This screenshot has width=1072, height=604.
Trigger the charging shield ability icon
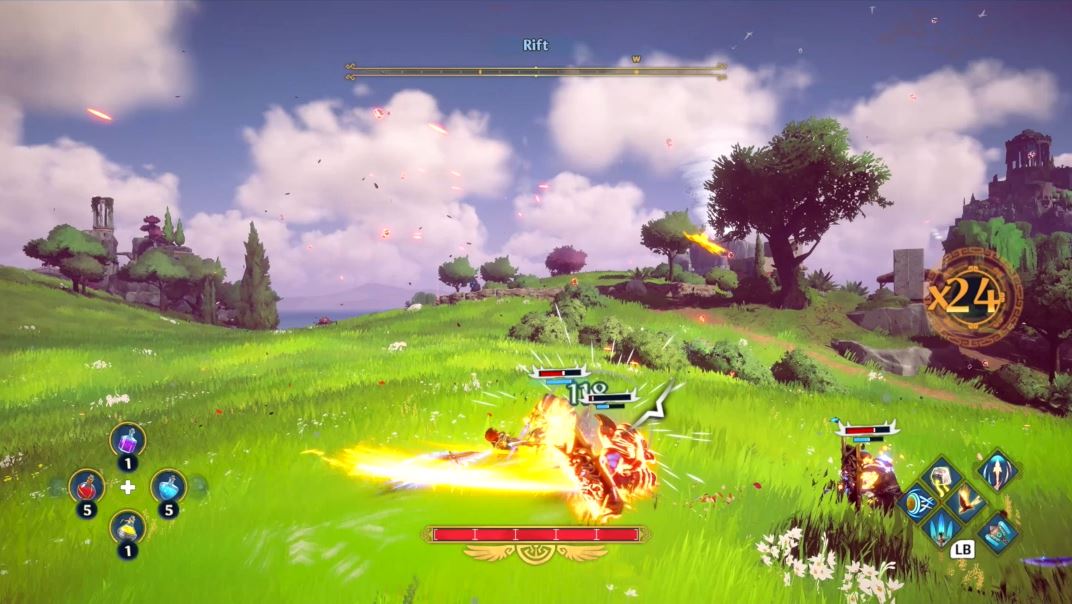click(917, 502)
